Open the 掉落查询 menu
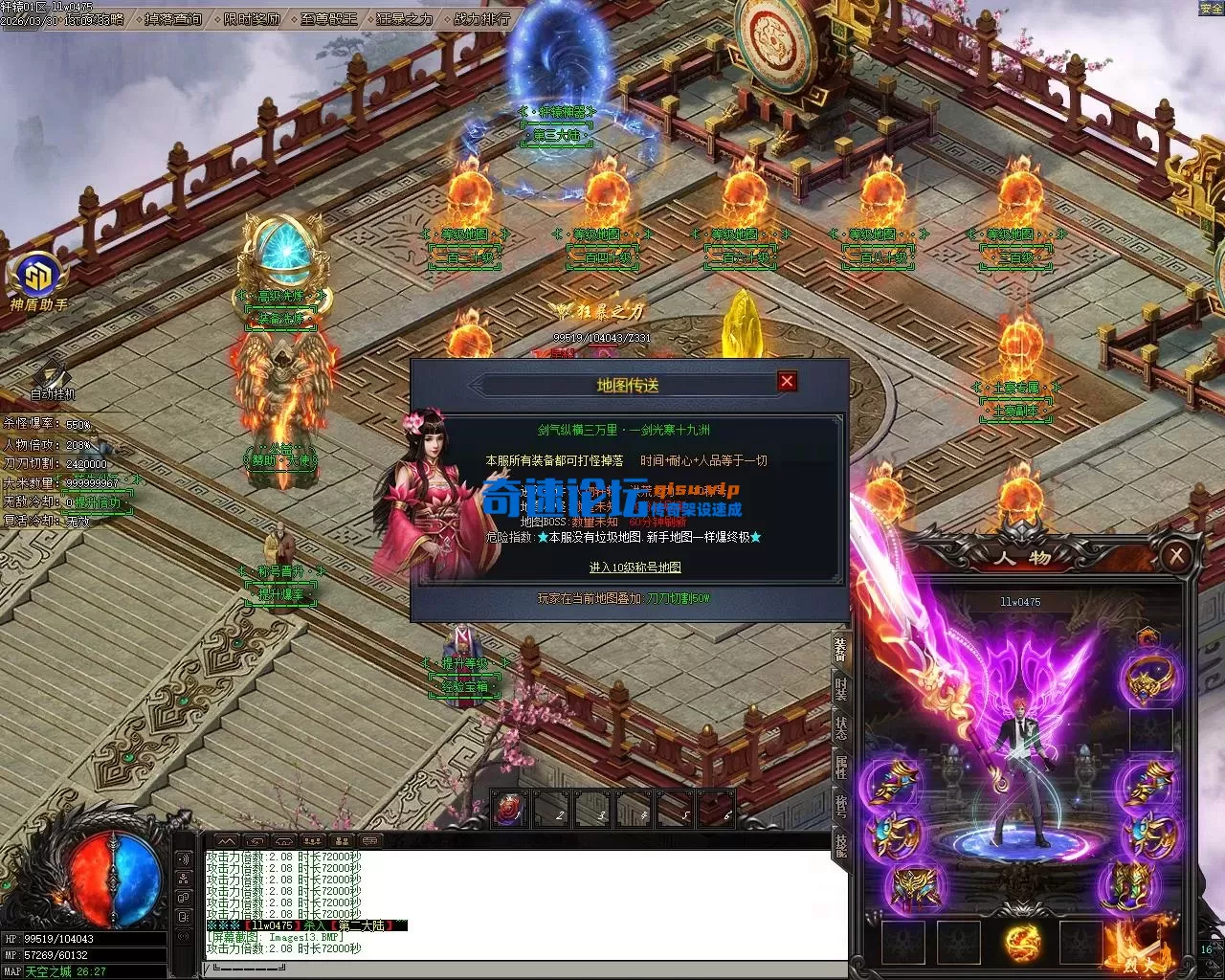Viewport: 1225px width, 980px height. (173, 19)
